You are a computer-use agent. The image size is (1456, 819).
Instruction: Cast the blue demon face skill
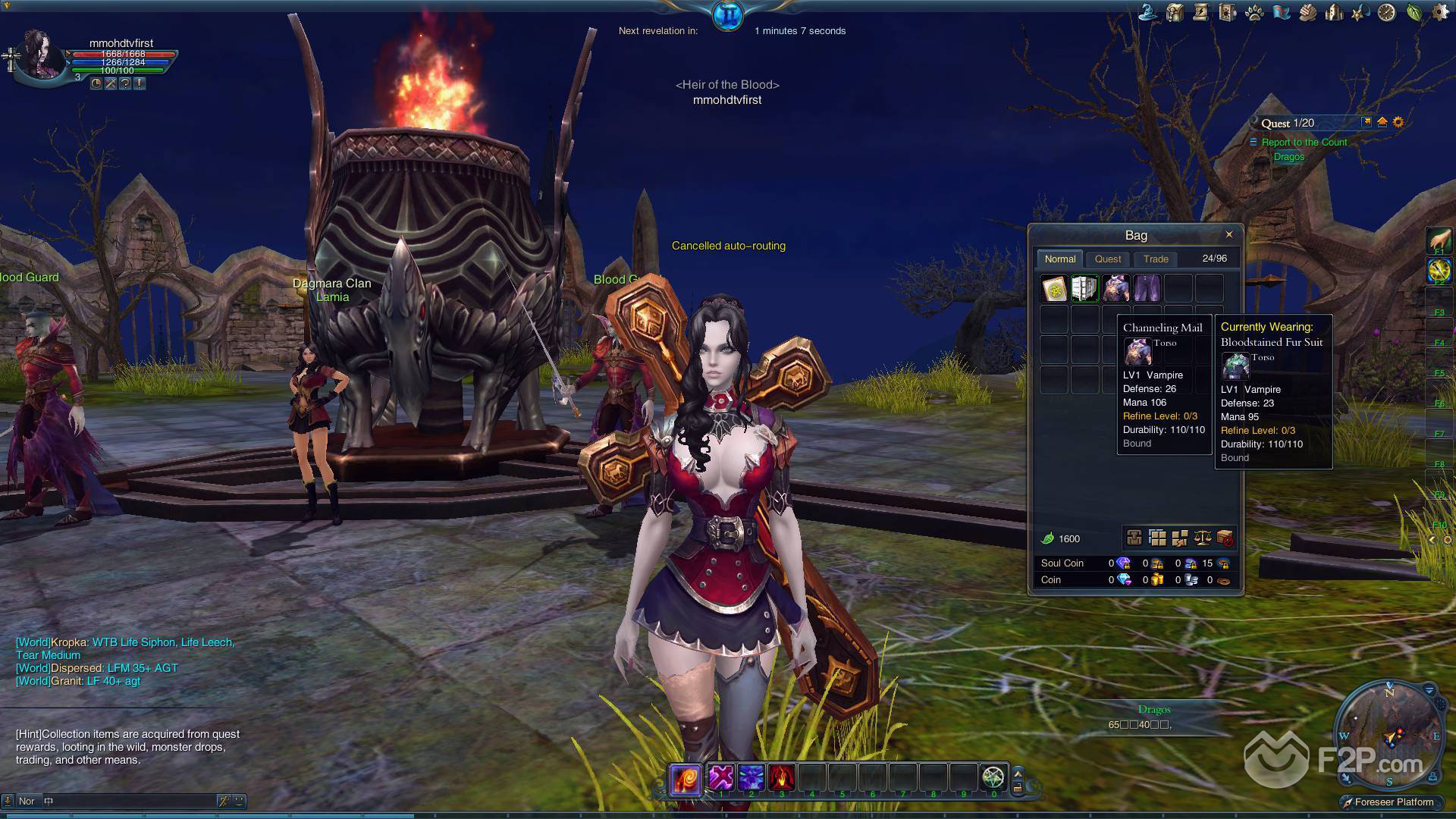coord(751,777)
